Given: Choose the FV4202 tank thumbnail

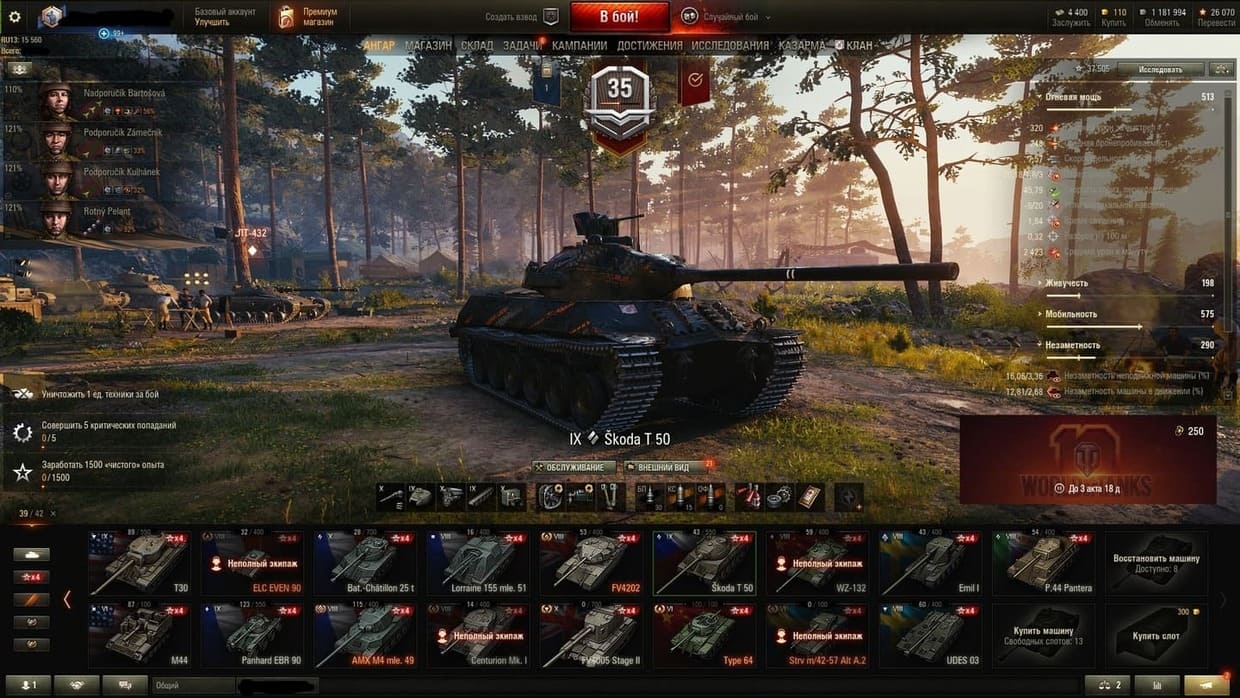Looking at the screenshot, I should coord(591,563).
